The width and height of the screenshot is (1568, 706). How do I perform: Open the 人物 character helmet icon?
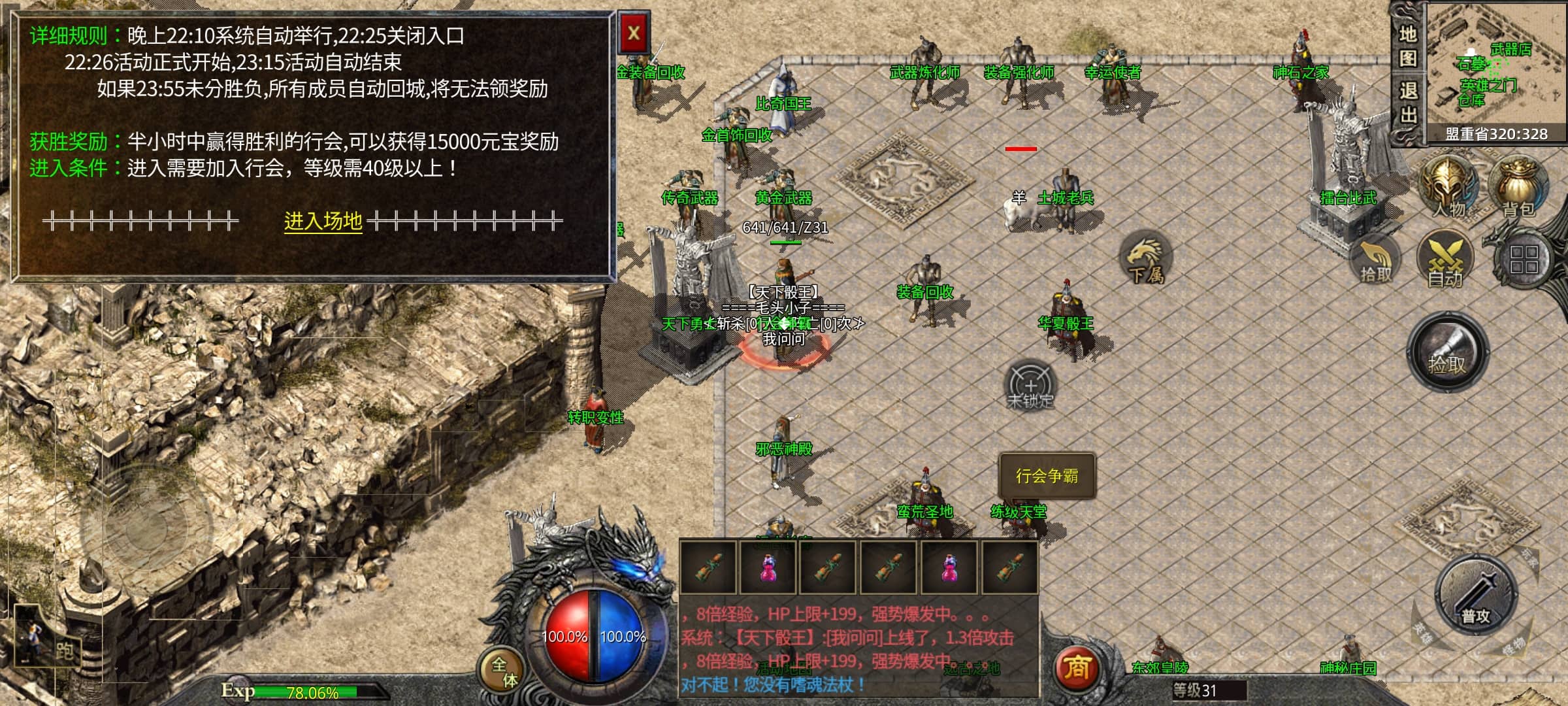[1448, 186]
